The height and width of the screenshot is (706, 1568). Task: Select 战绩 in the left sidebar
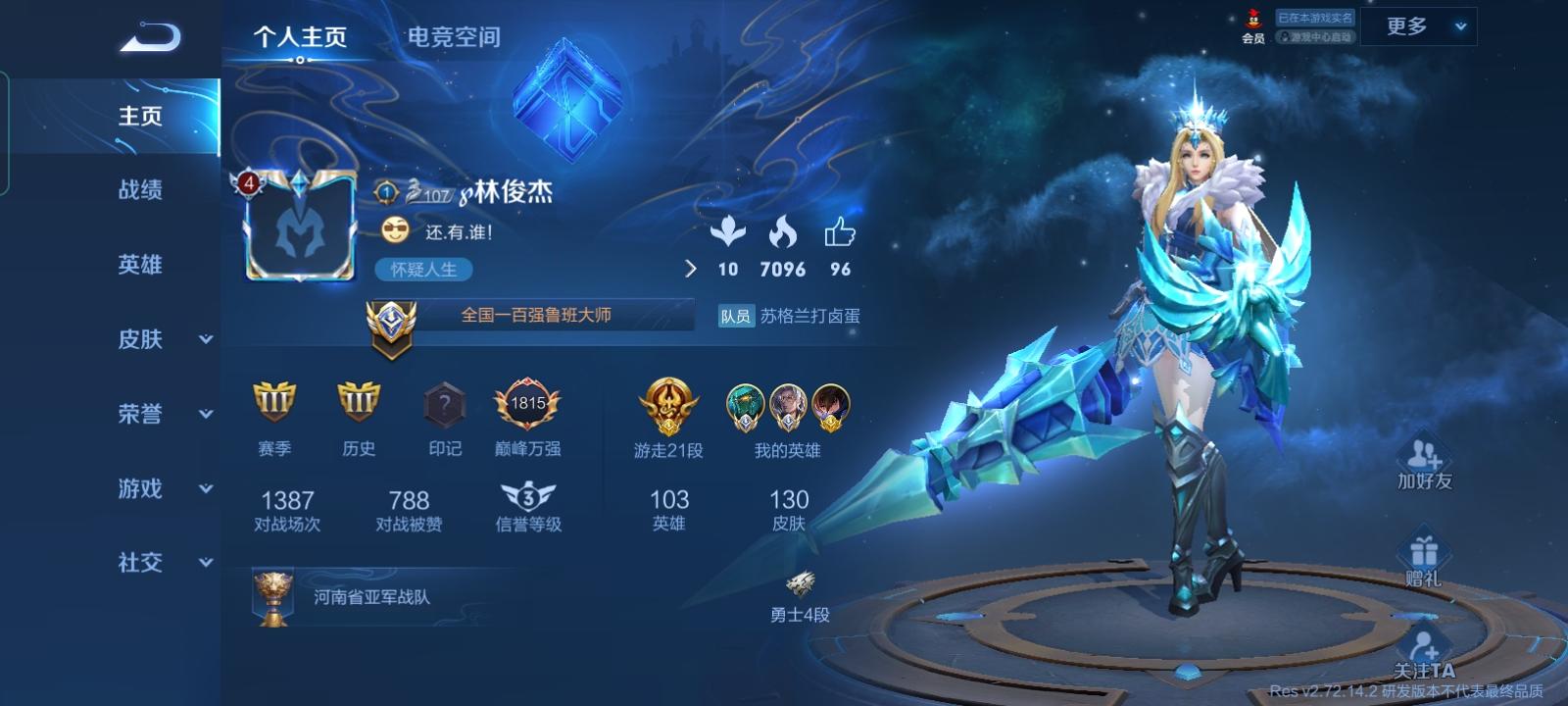[x=142, y=190]
